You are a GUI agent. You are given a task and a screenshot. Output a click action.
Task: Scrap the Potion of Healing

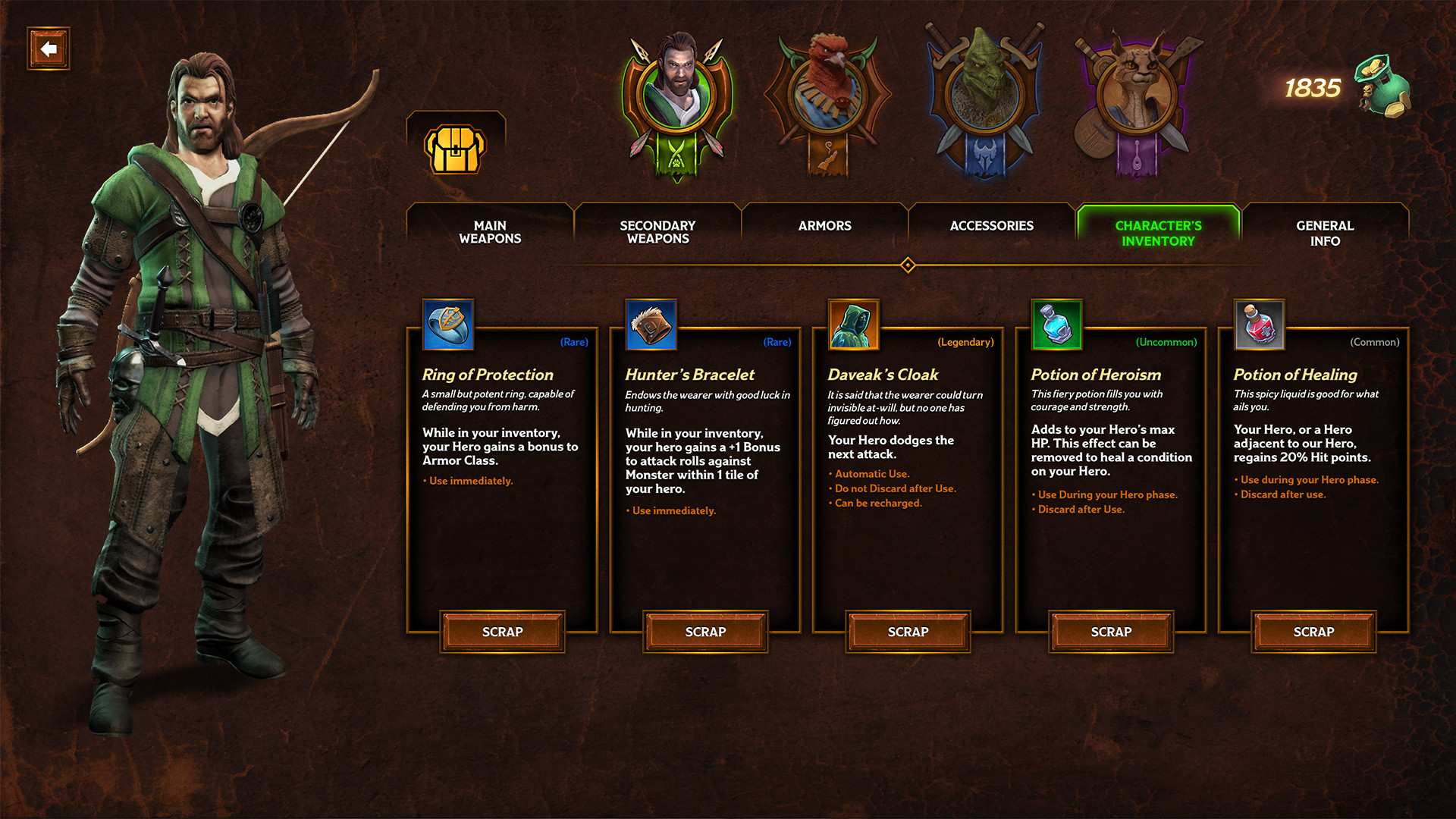[1312, 631]
